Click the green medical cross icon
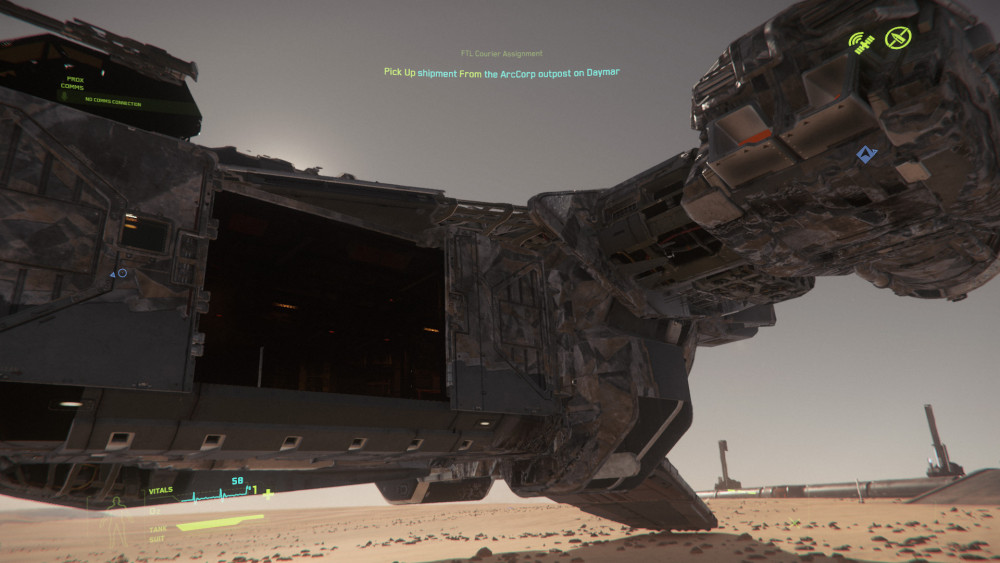The height and width of the screenshot is (563, 1000). [x=268, y=494]
